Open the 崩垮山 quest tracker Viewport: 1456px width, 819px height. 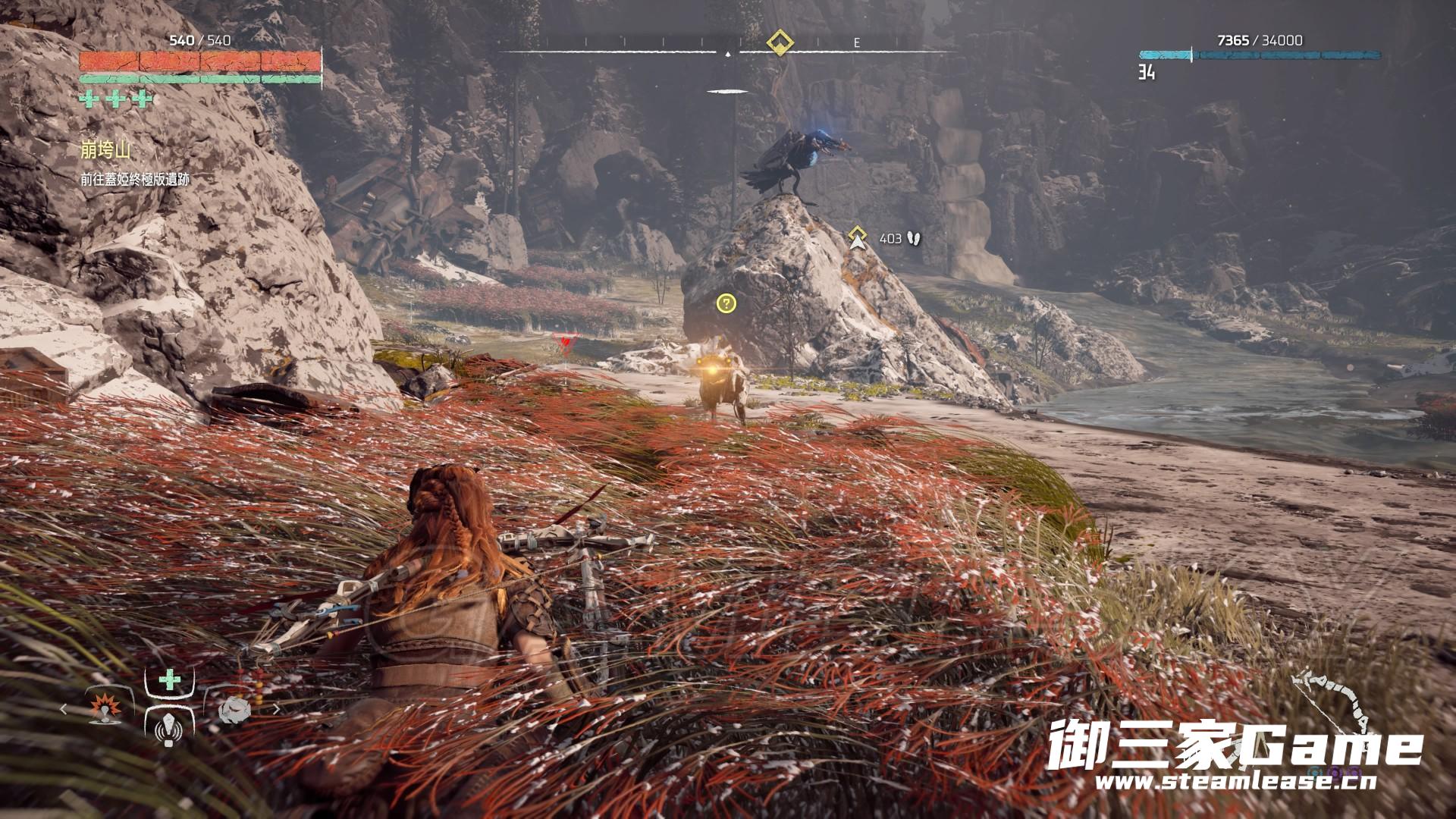click(105, 150)
